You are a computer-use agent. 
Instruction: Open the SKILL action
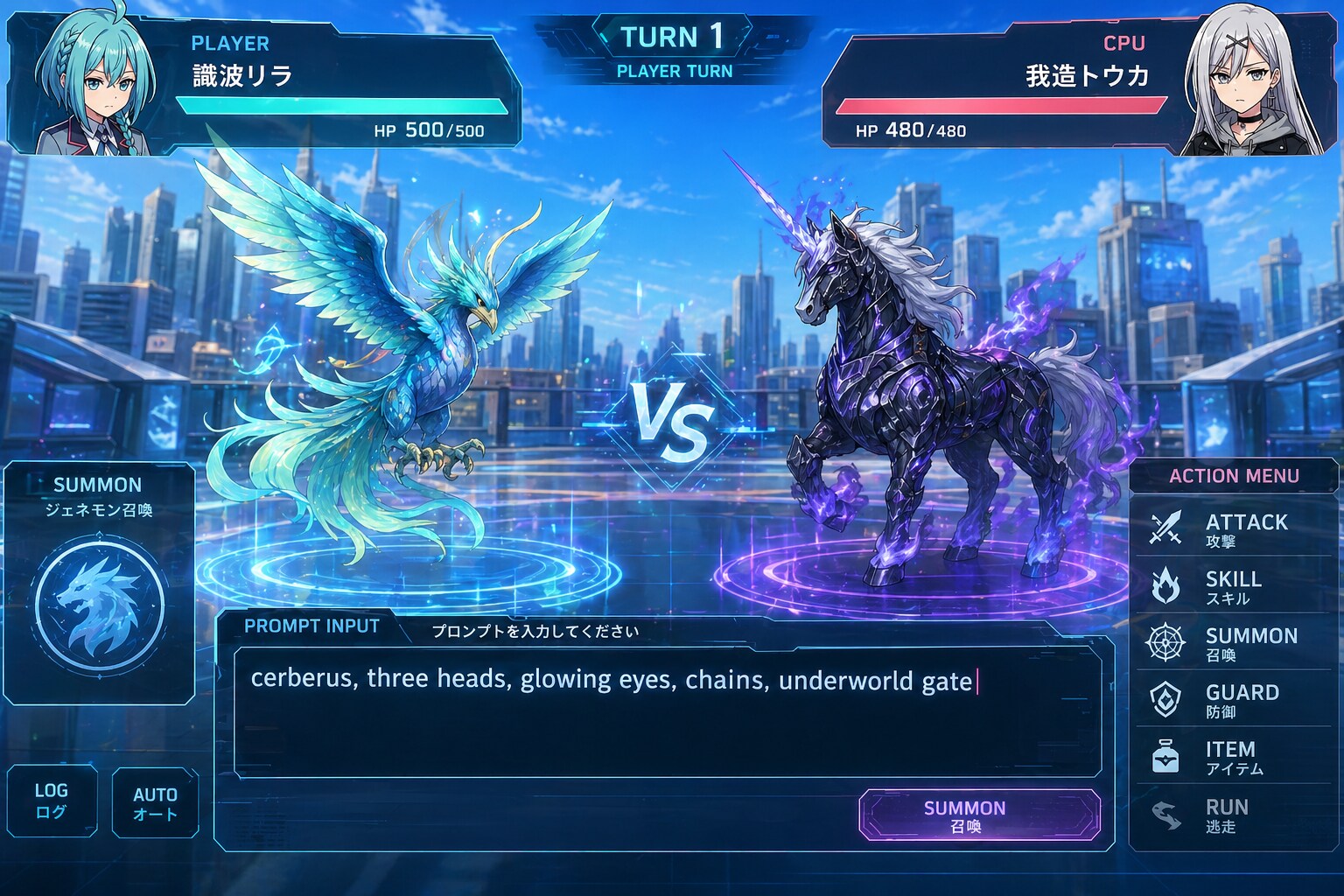point(1234,585)
